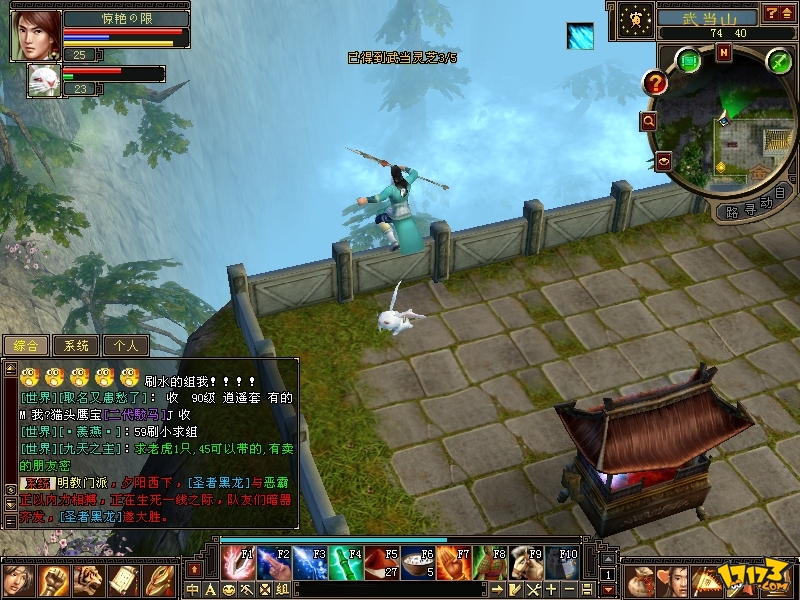Switch to the 综合 chat tab
Image resolution: width=800 pixels, height=600 pixels.
click(25, 345)
